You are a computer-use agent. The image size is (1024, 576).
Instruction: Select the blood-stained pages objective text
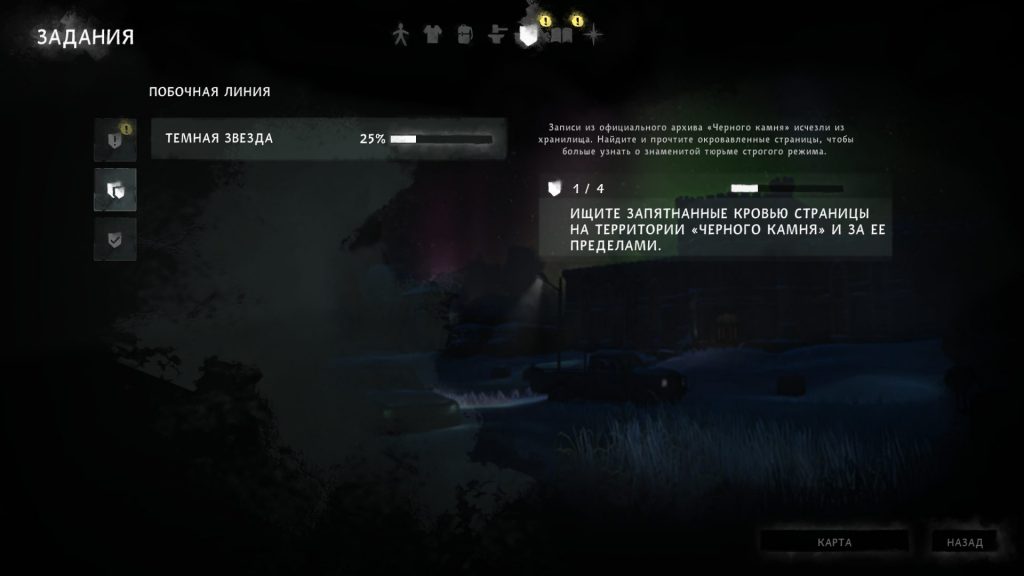coord(714,229)
